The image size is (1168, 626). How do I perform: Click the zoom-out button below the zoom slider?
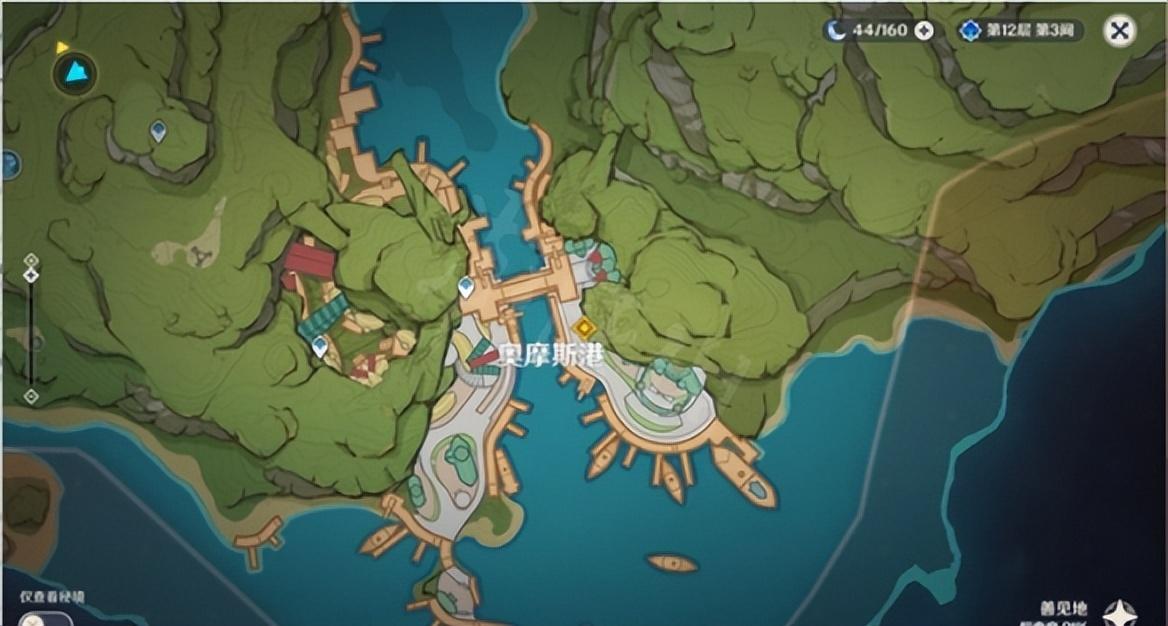click(x=31, y=396)
